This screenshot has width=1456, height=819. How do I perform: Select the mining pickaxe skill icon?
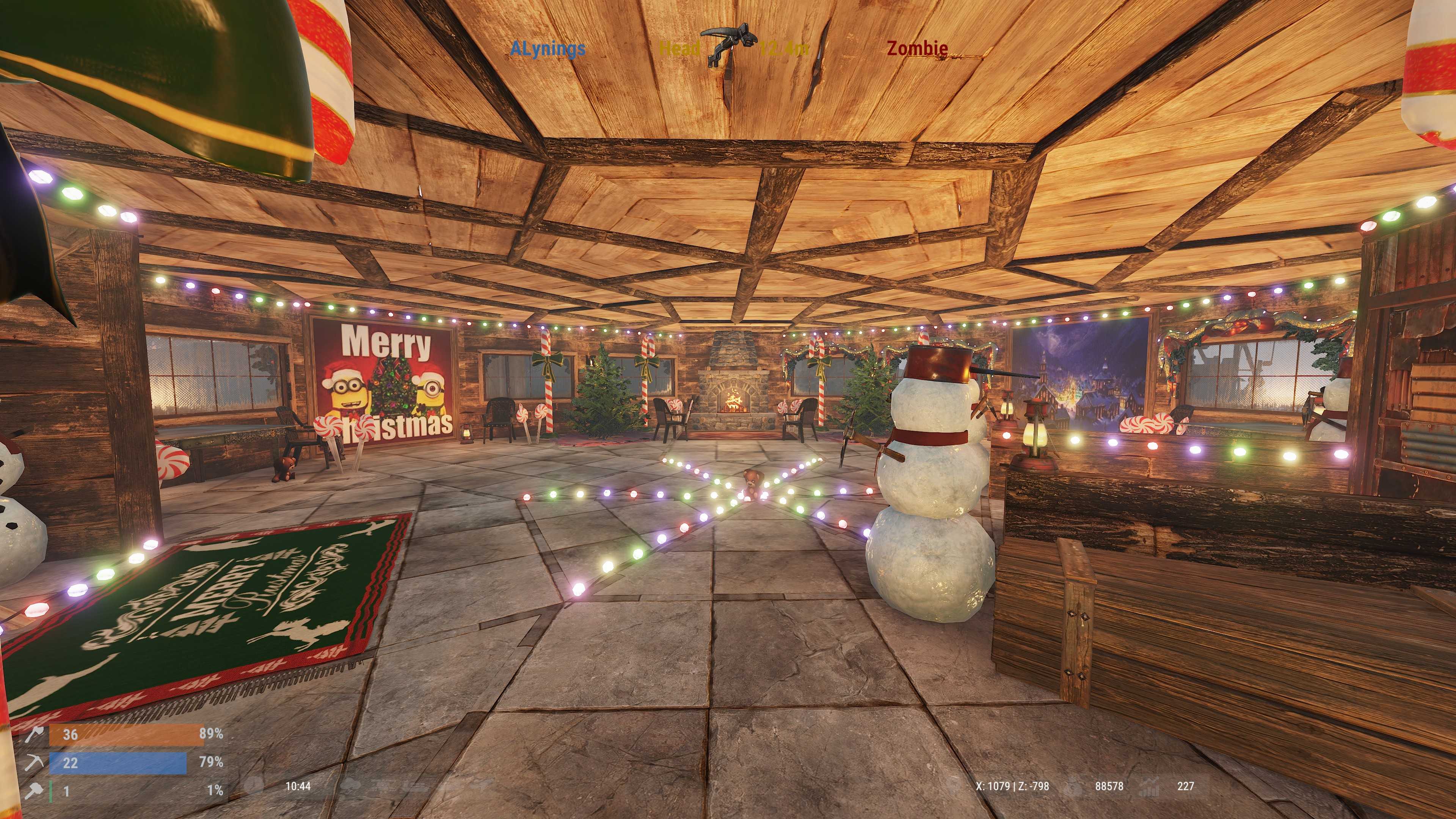click(x=34, y=763)
